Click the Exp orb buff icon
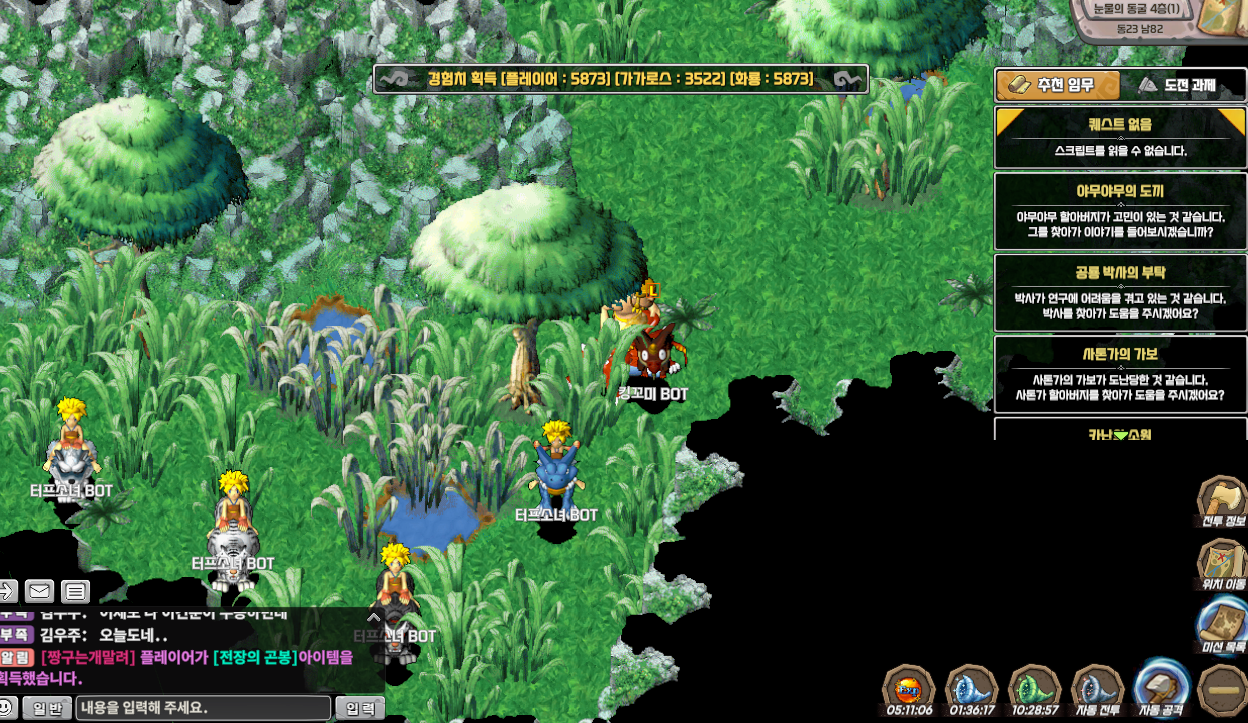 pos(908,689)
